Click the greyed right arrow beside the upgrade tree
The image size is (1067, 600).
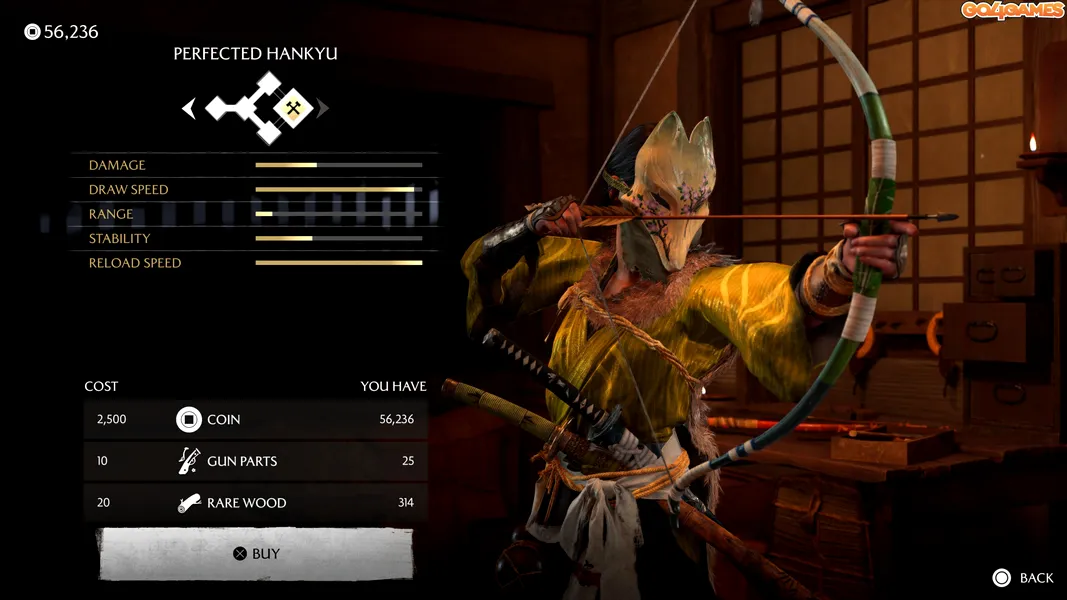tap(323, 108)
